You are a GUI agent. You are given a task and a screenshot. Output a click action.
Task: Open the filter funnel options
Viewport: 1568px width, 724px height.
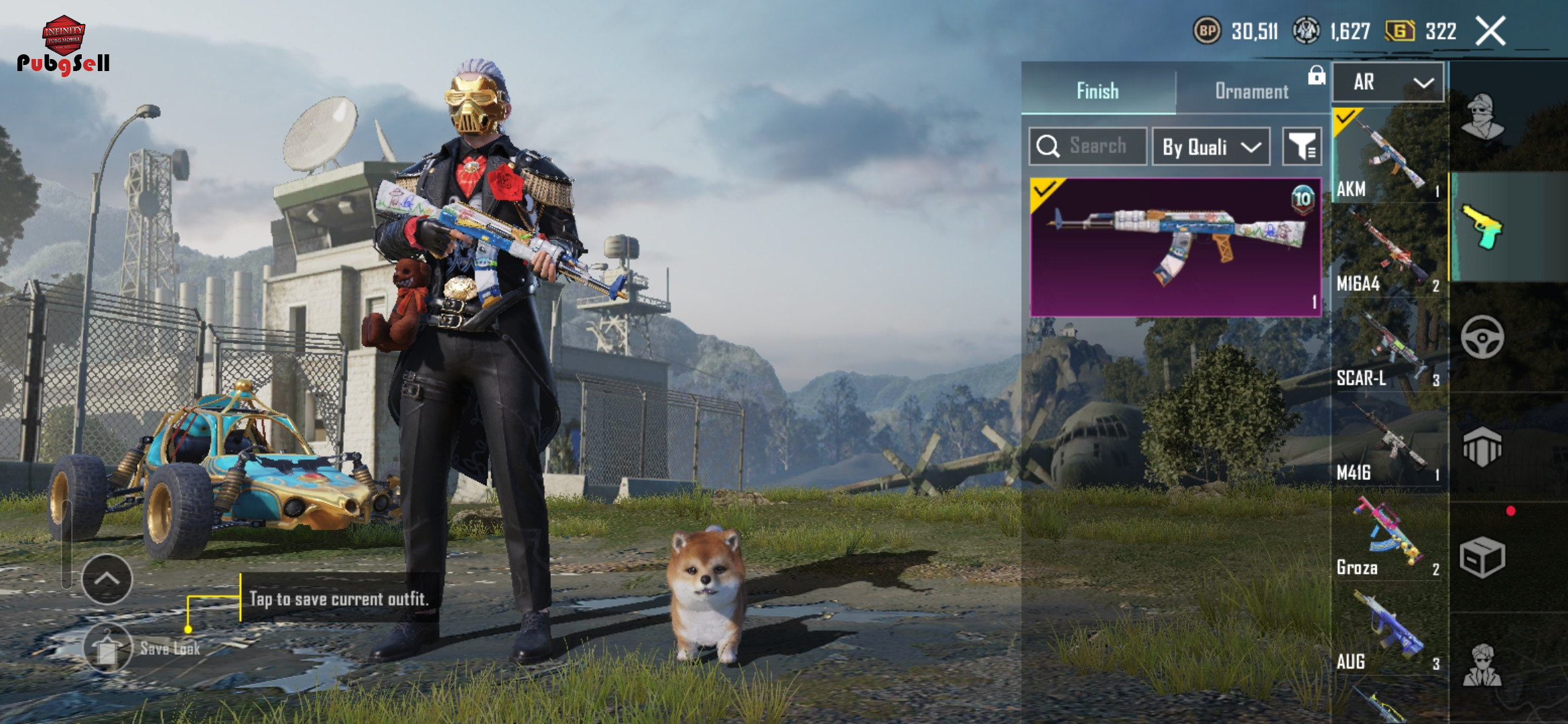tap(1301, 146)
